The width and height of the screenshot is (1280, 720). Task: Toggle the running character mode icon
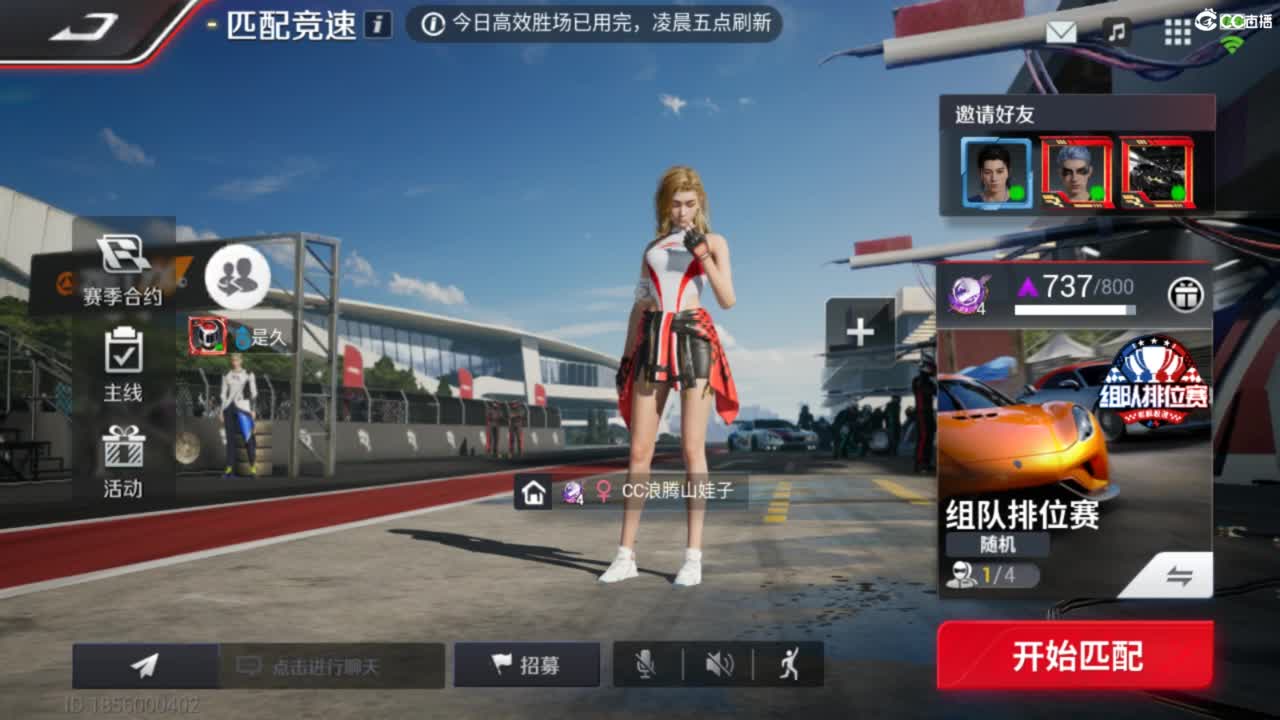[790, 665]
